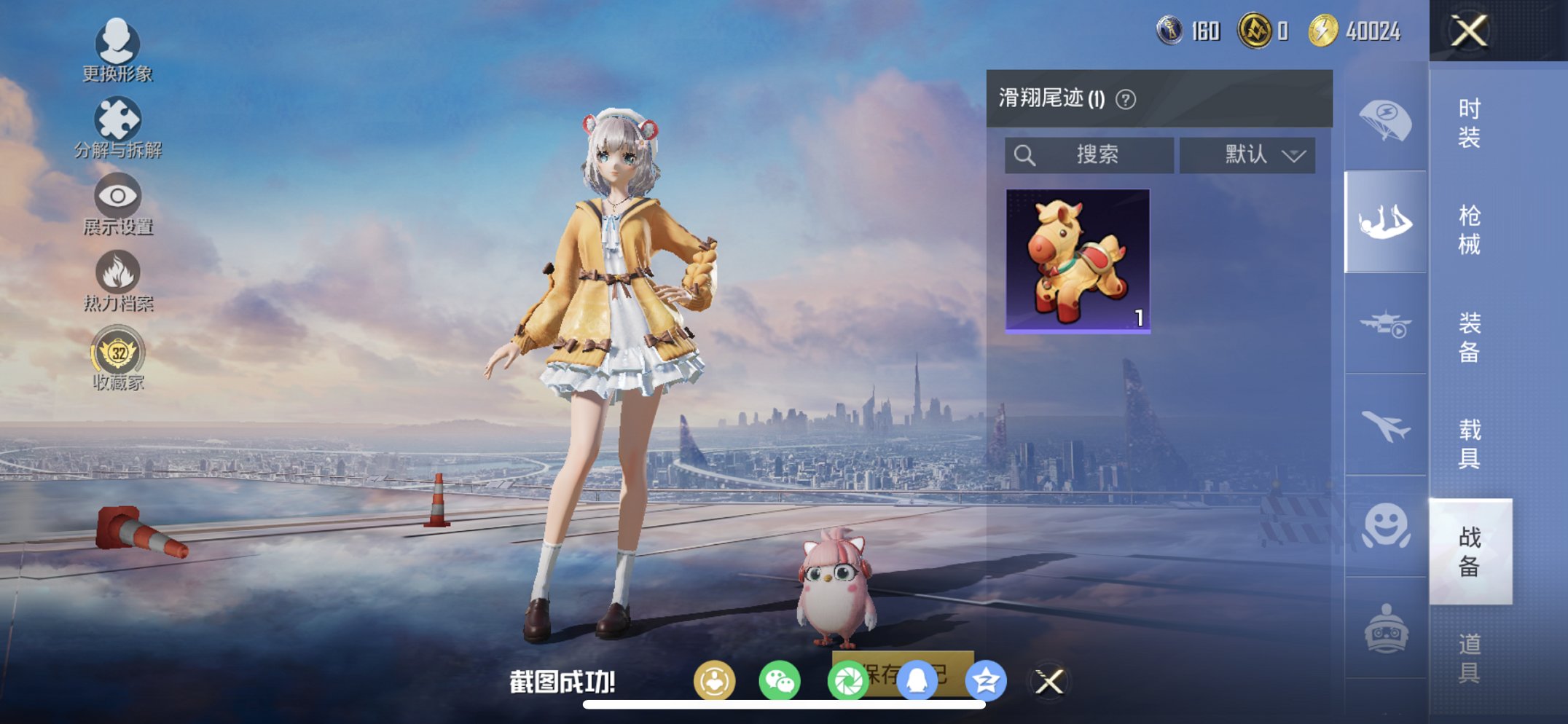Click the drone playback icon in the middle sidebar
The width and height of the screenshot is (1568, 724).
click(1385, 326)
